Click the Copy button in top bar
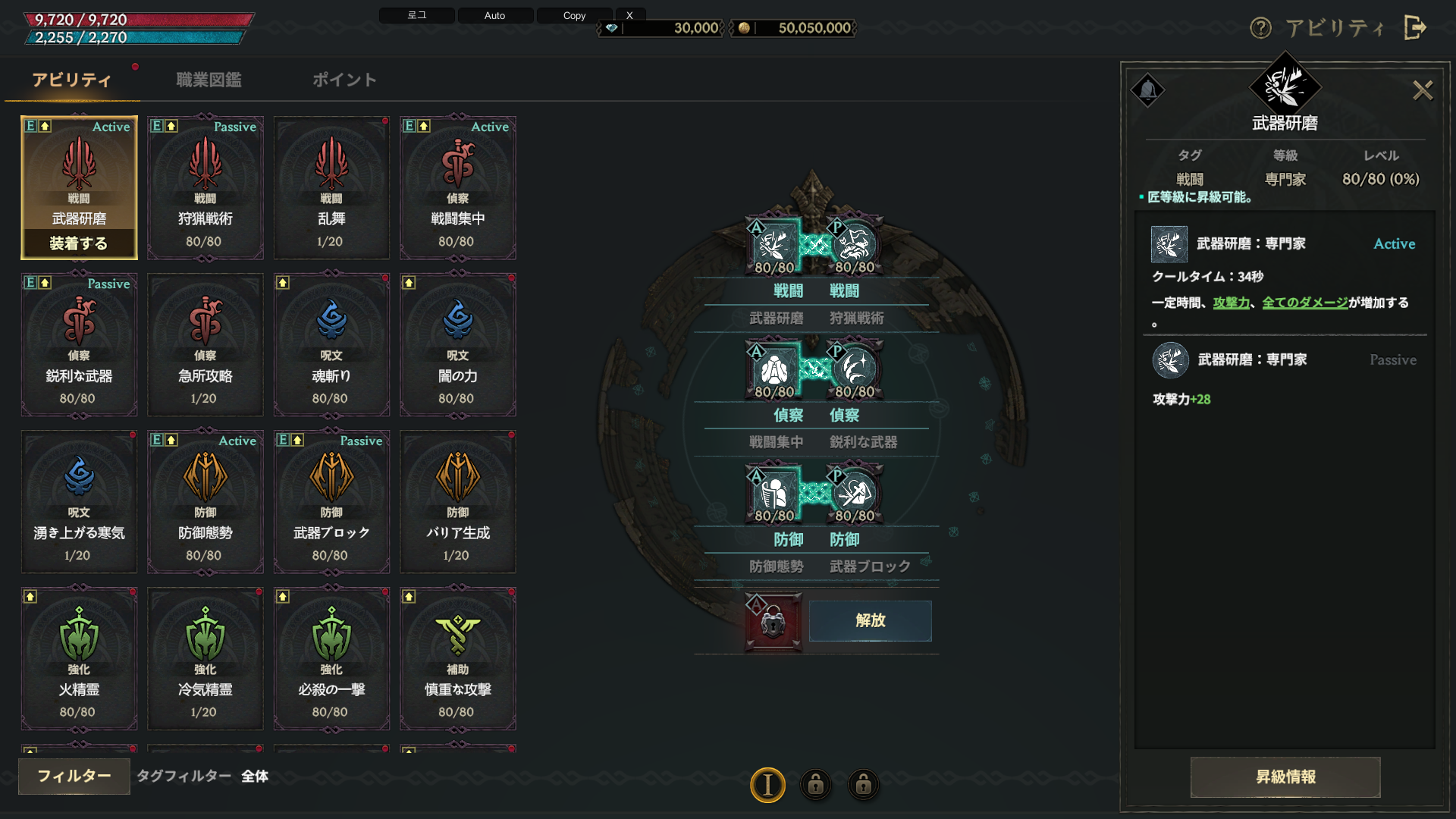The width and height of the screenshot is (1456, 819). tap(574, 15)
